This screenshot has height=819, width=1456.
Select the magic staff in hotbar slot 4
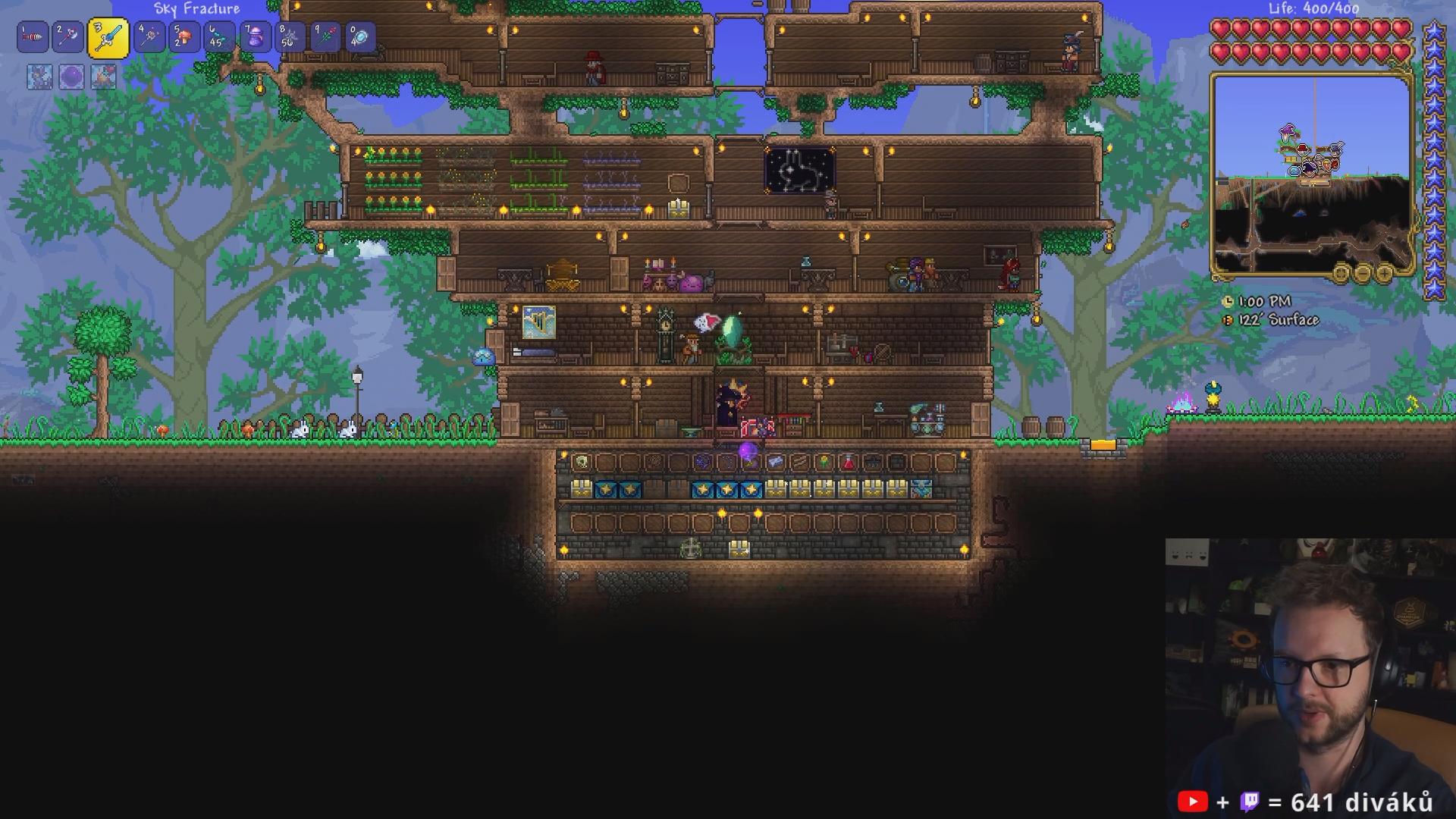click(x=149, y=37)
